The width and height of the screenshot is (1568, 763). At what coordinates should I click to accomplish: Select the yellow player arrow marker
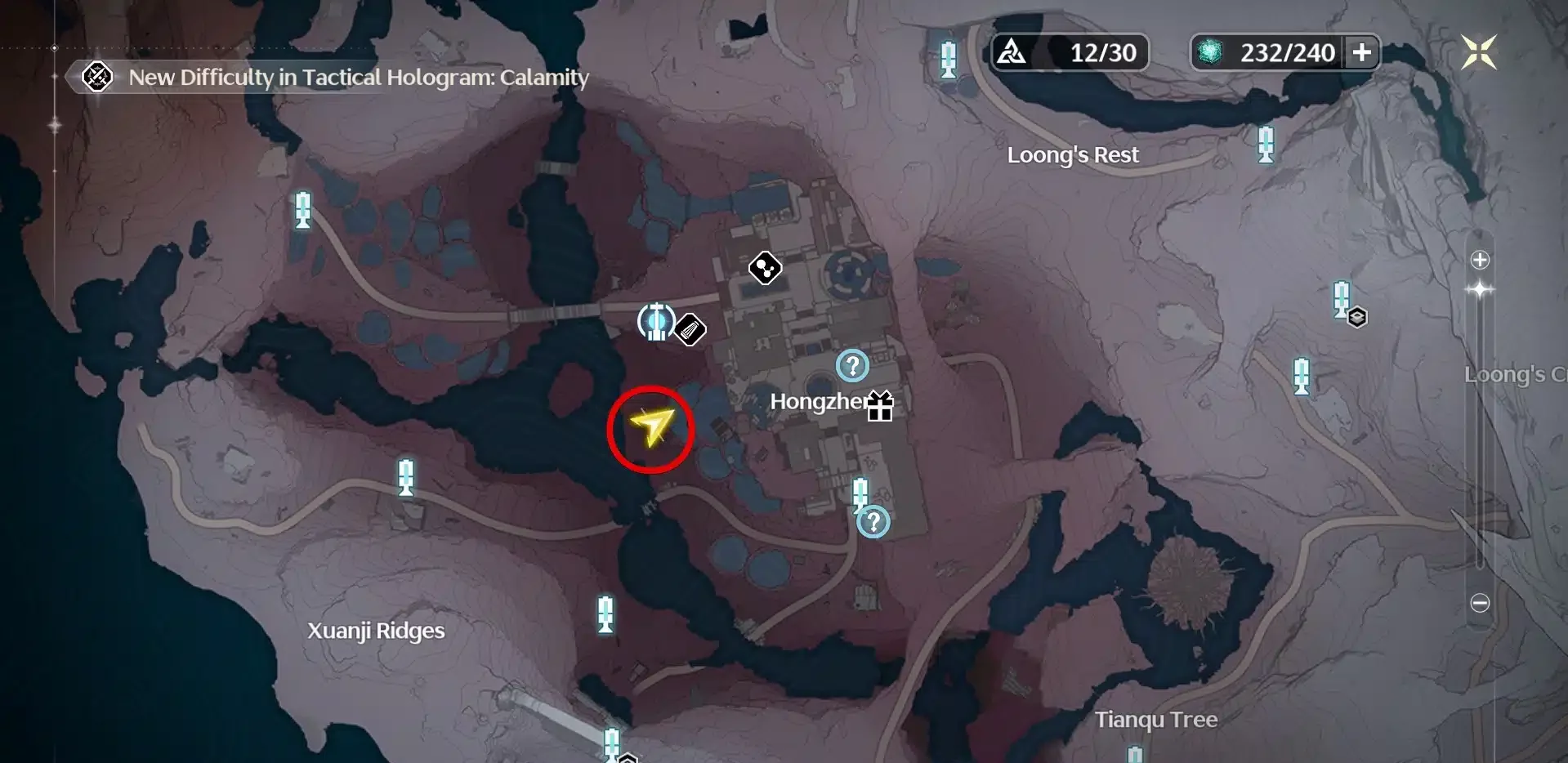tap(651, 426)
